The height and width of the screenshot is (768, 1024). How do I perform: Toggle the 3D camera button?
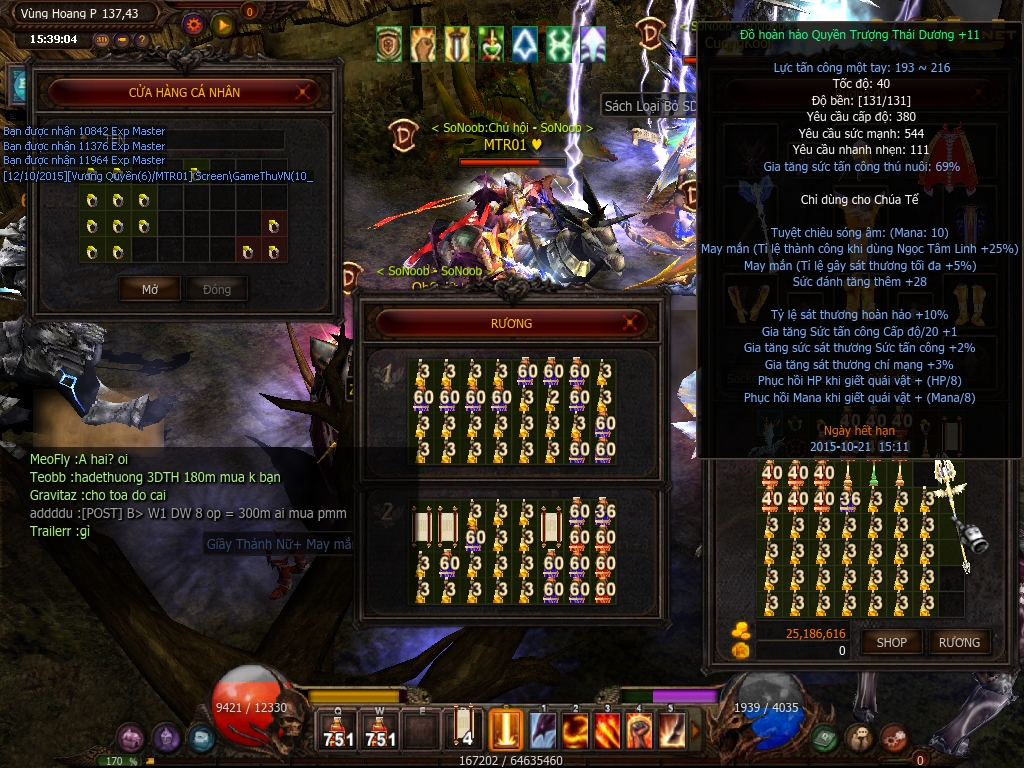102,40
